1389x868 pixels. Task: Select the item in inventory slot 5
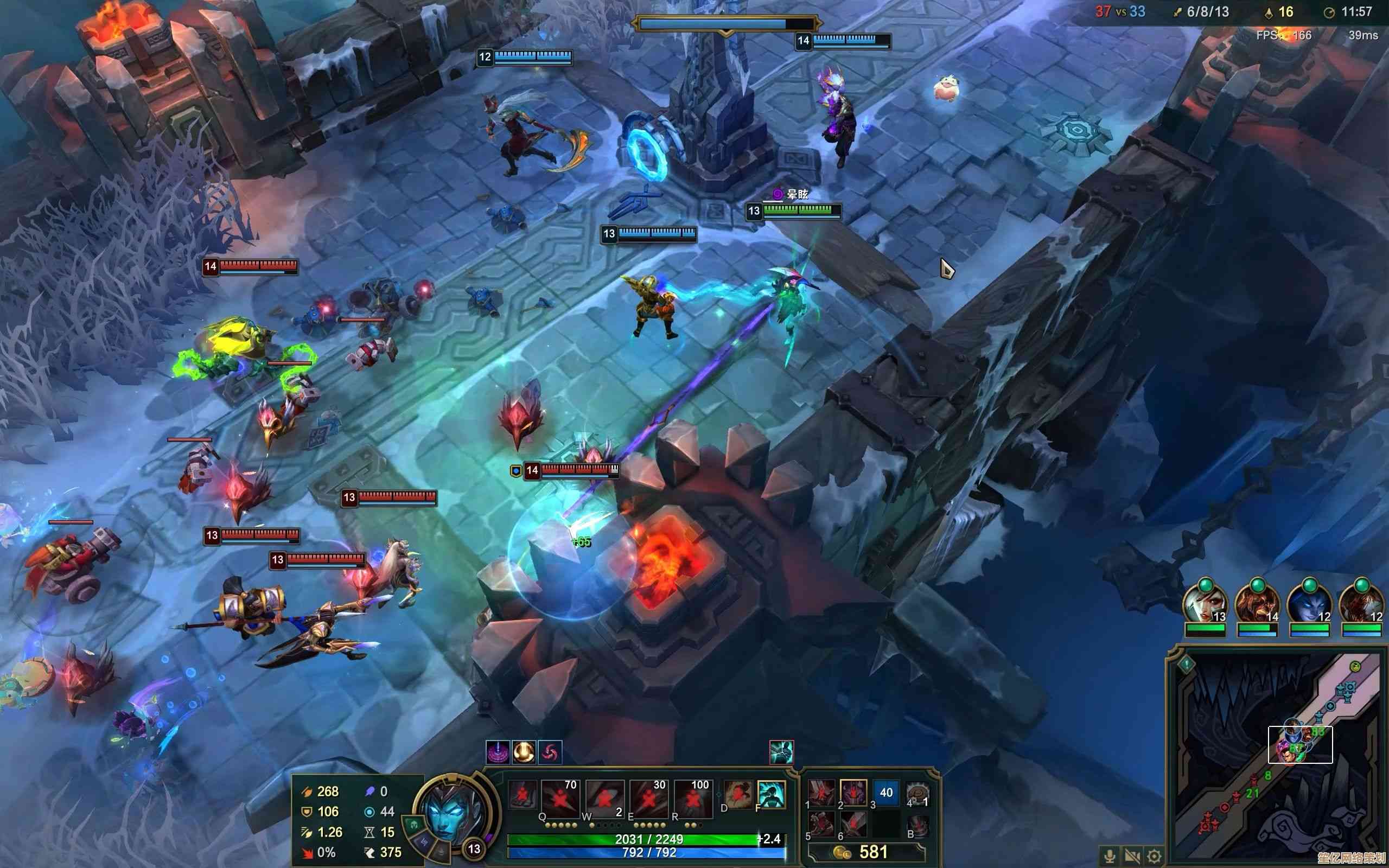tap(822, 825)
